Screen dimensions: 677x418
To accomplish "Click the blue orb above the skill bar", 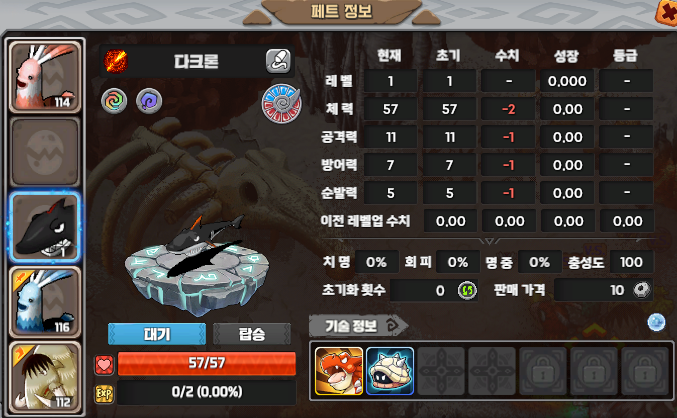I will [x=656, y=322].
